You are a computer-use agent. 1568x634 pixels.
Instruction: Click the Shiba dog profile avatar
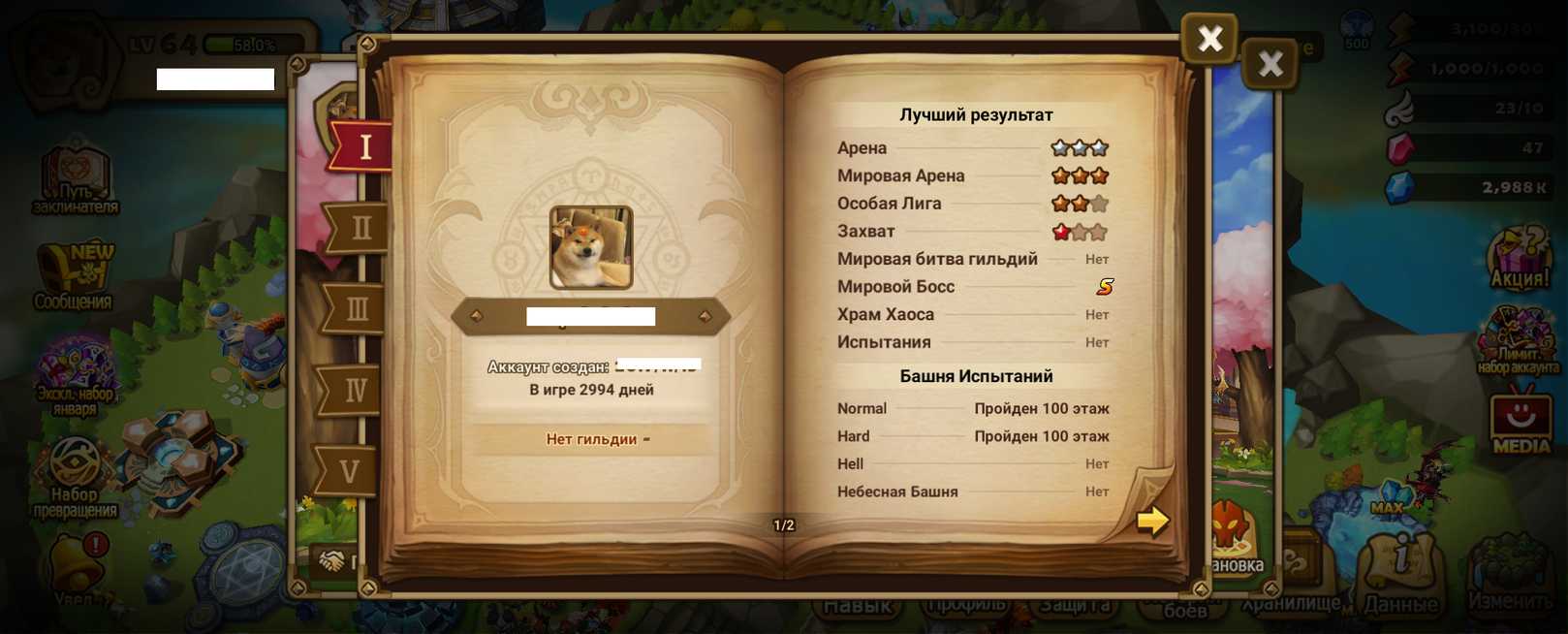click(x=591, y=247)
